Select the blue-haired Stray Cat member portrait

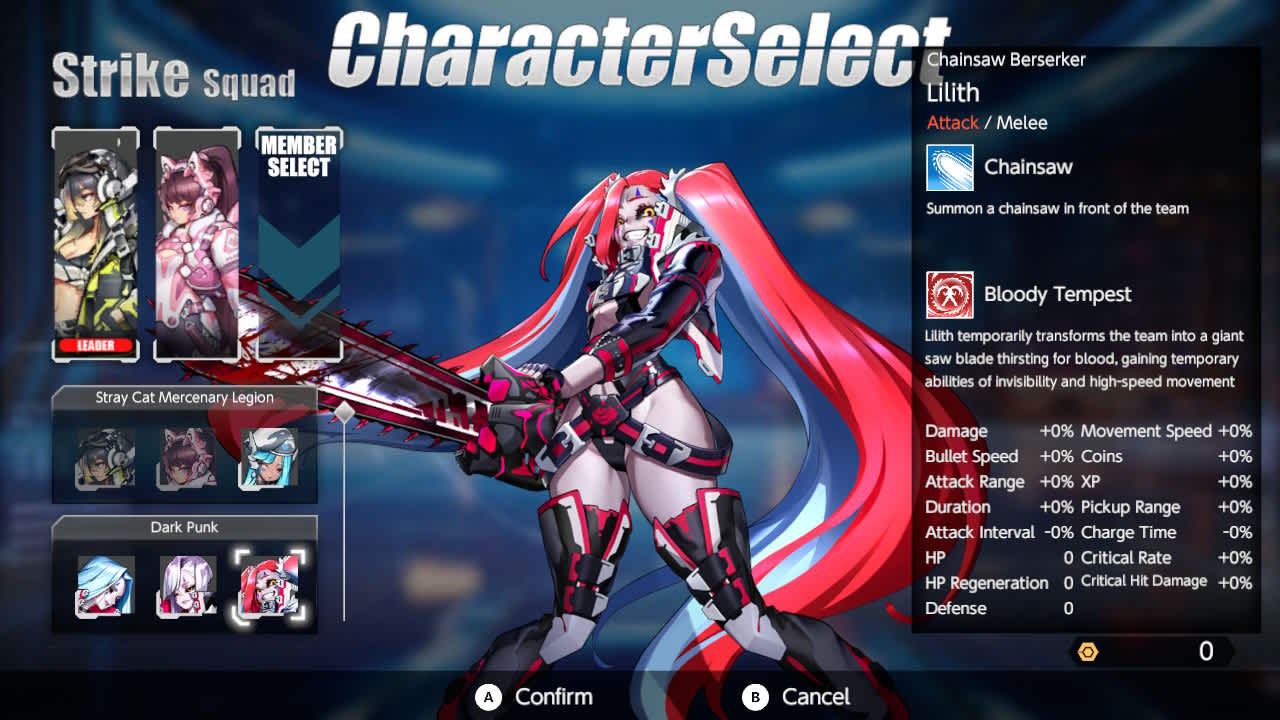[x=267, y=458]
